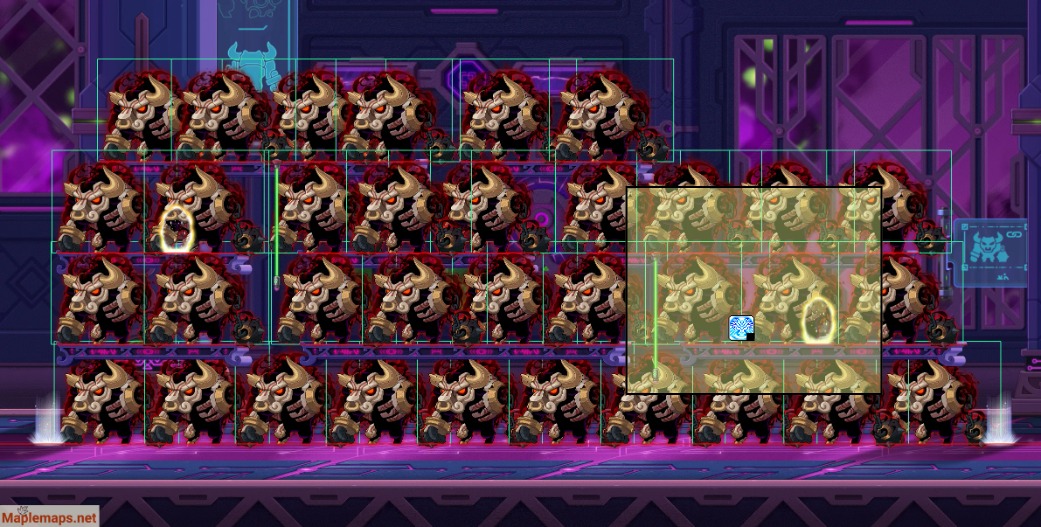Screen dimensions: 1041x527
Task: Click the blue skill icon marker
Action: 741,328
